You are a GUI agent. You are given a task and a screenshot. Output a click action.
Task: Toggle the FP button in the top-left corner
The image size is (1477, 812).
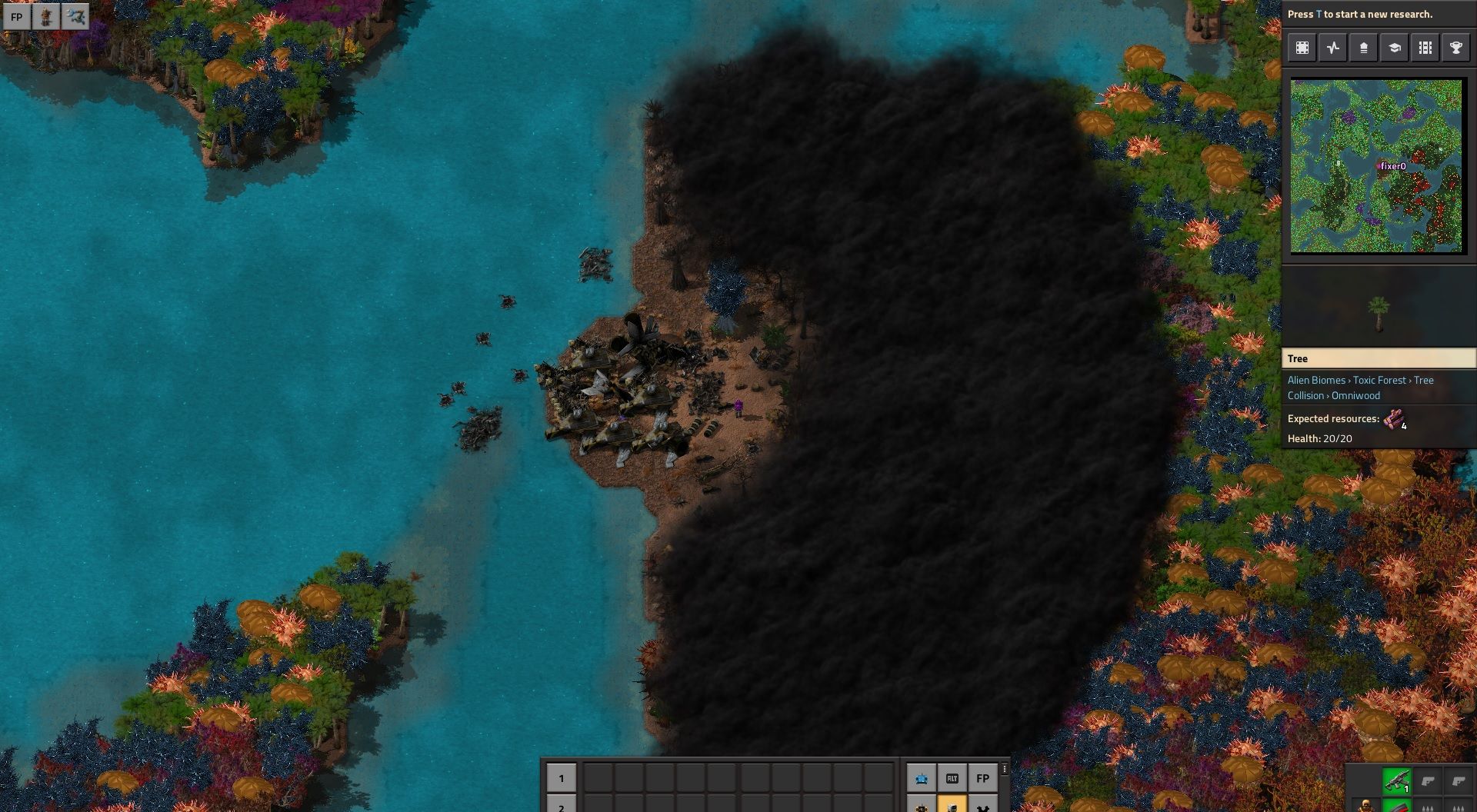pos(17,16)
